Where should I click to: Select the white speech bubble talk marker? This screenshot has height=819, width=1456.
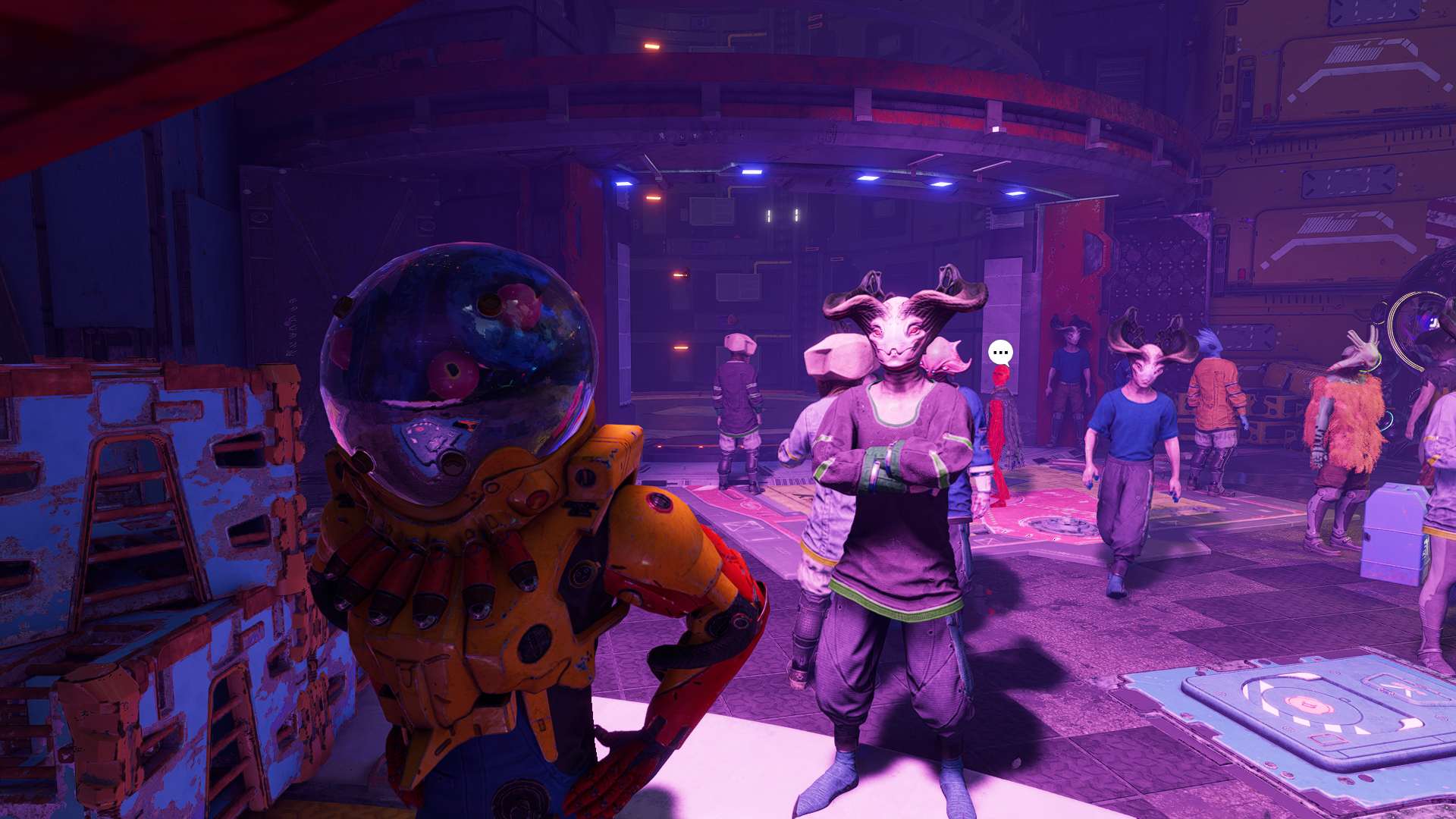click(x=1000, y=352)
